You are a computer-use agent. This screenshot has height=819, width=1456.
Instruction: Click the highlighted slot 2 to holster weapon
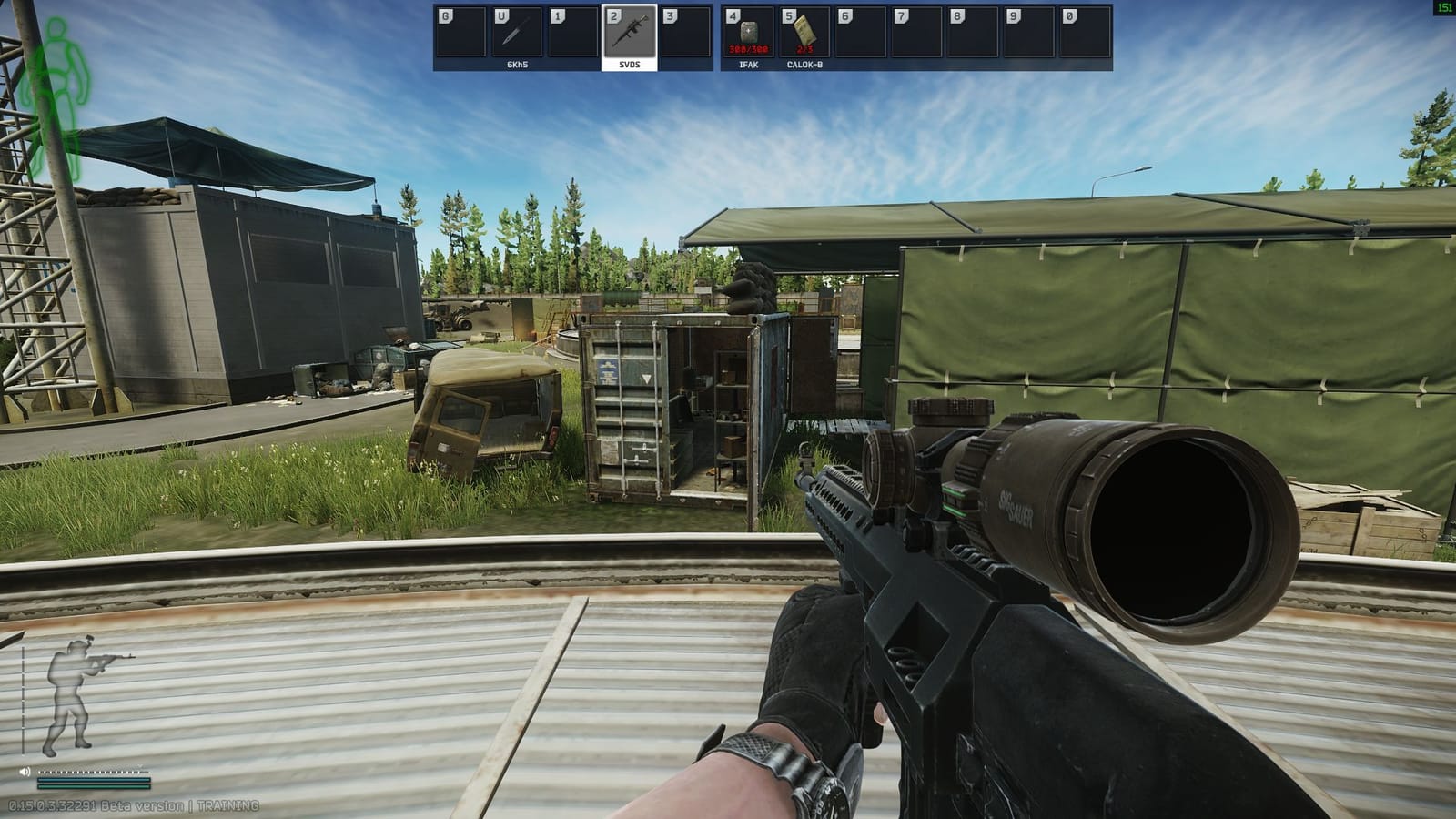[x=629, y=32]
